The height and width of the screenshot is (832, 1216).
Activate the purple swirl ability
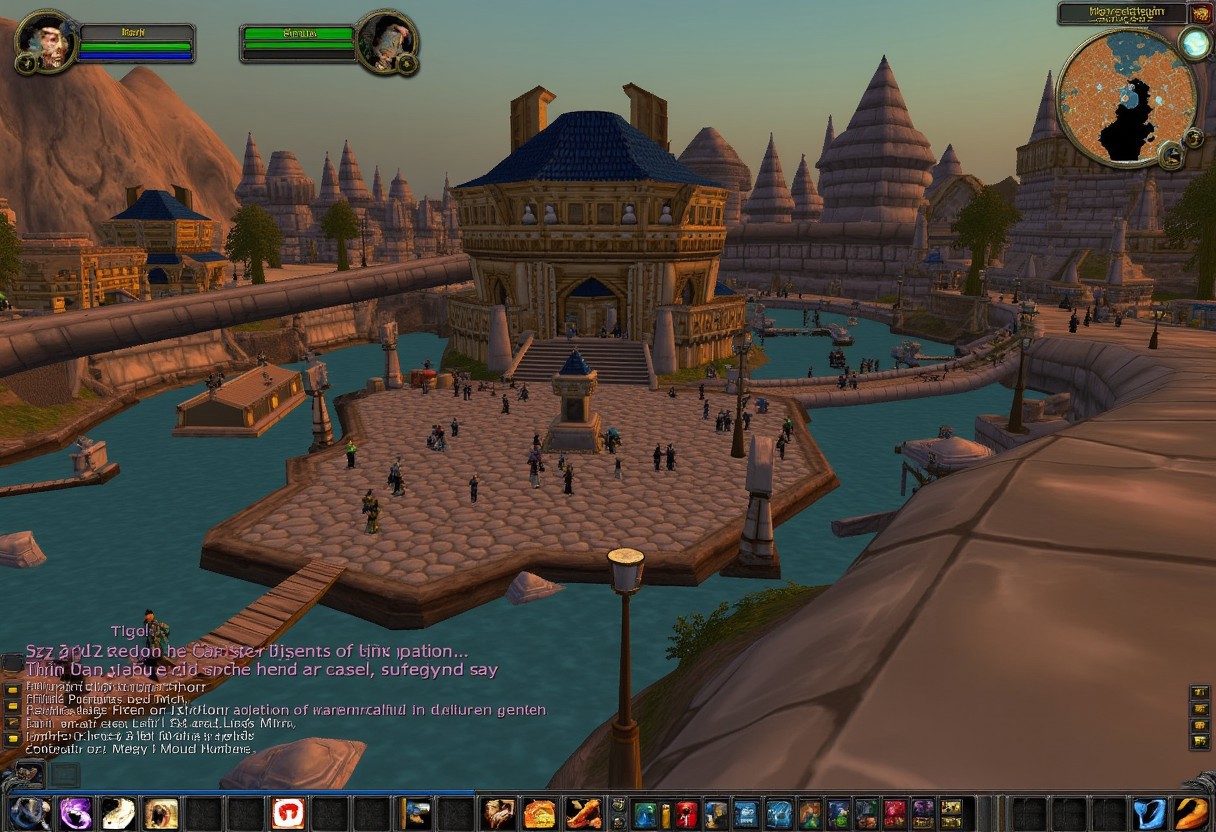pos(76,813)
